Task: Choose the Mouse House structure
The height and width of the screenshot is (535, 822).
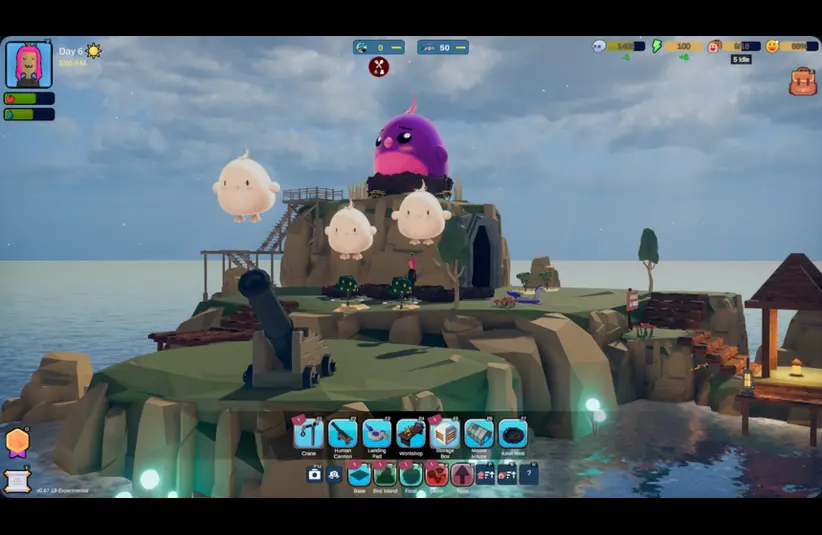Action: click(x=479, y=433)
